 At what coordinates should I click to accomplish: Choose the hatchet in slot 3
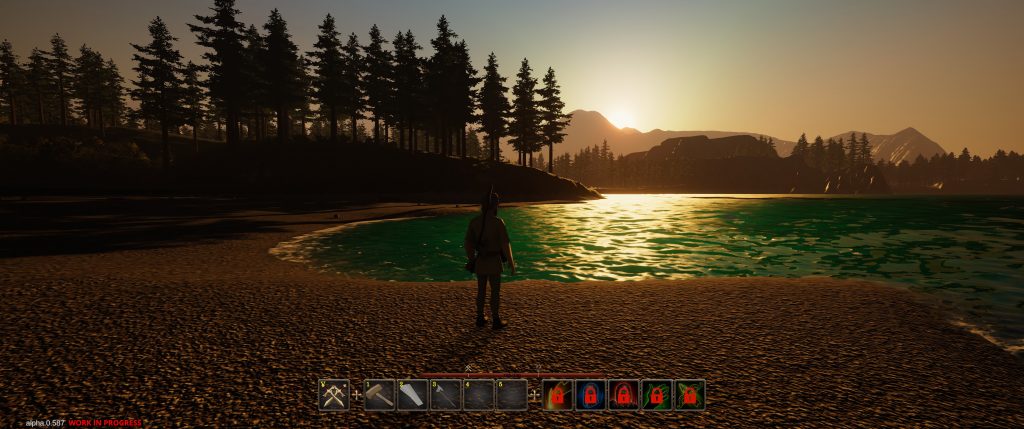click(x=445, y=395)
